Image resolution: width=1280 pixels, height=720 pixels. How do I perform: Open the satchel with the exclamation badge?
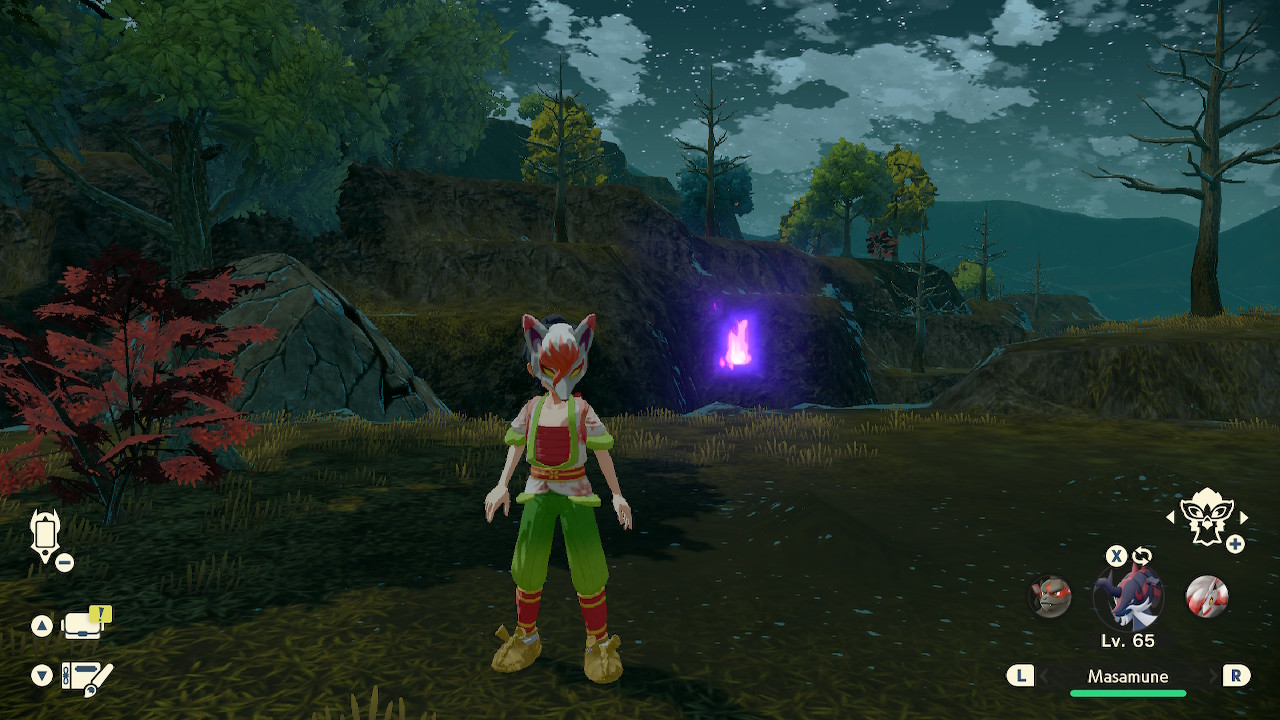coord(84,625)
